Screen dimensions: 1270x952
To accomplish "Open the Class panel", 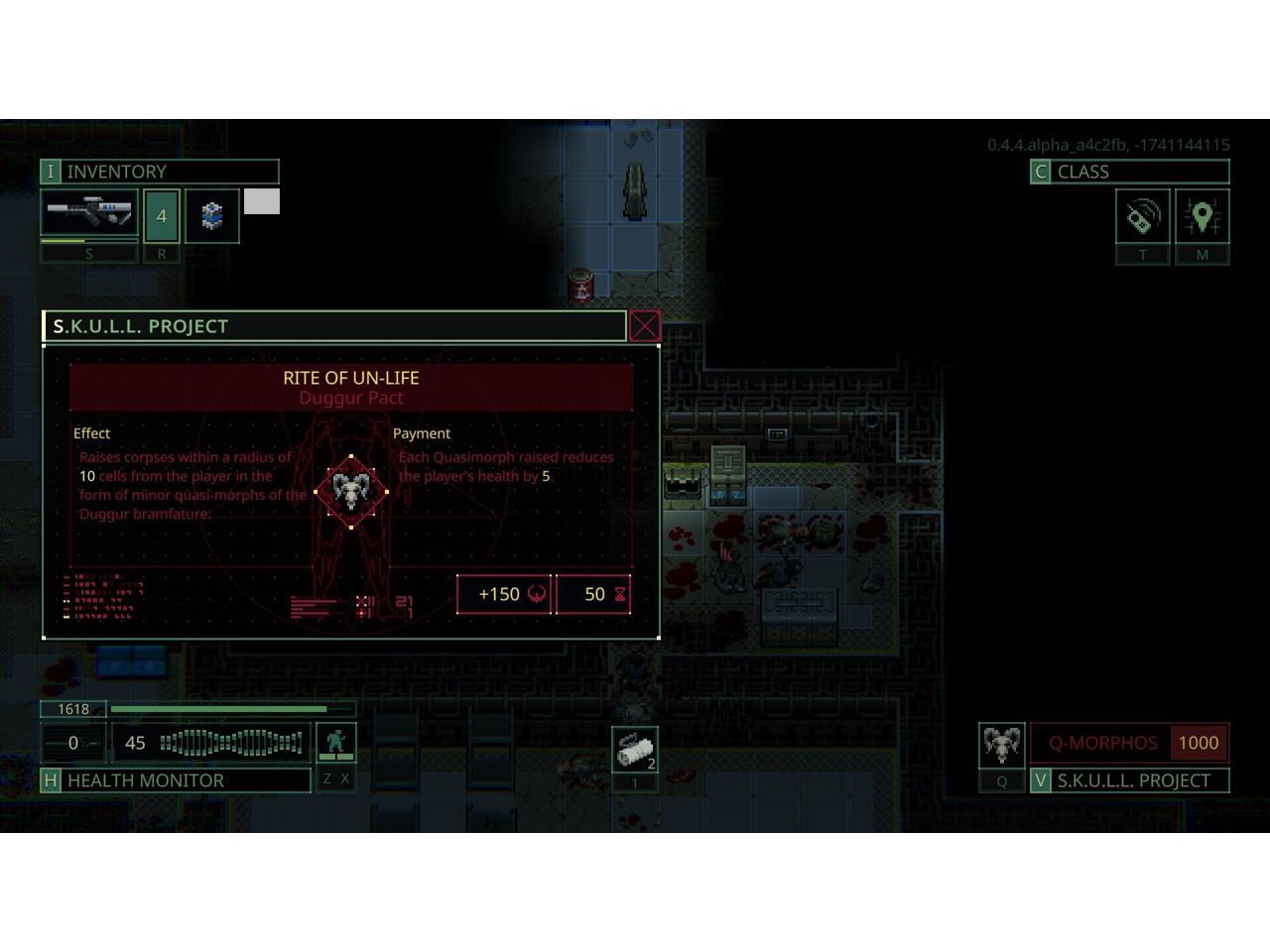I will 1129,172.
